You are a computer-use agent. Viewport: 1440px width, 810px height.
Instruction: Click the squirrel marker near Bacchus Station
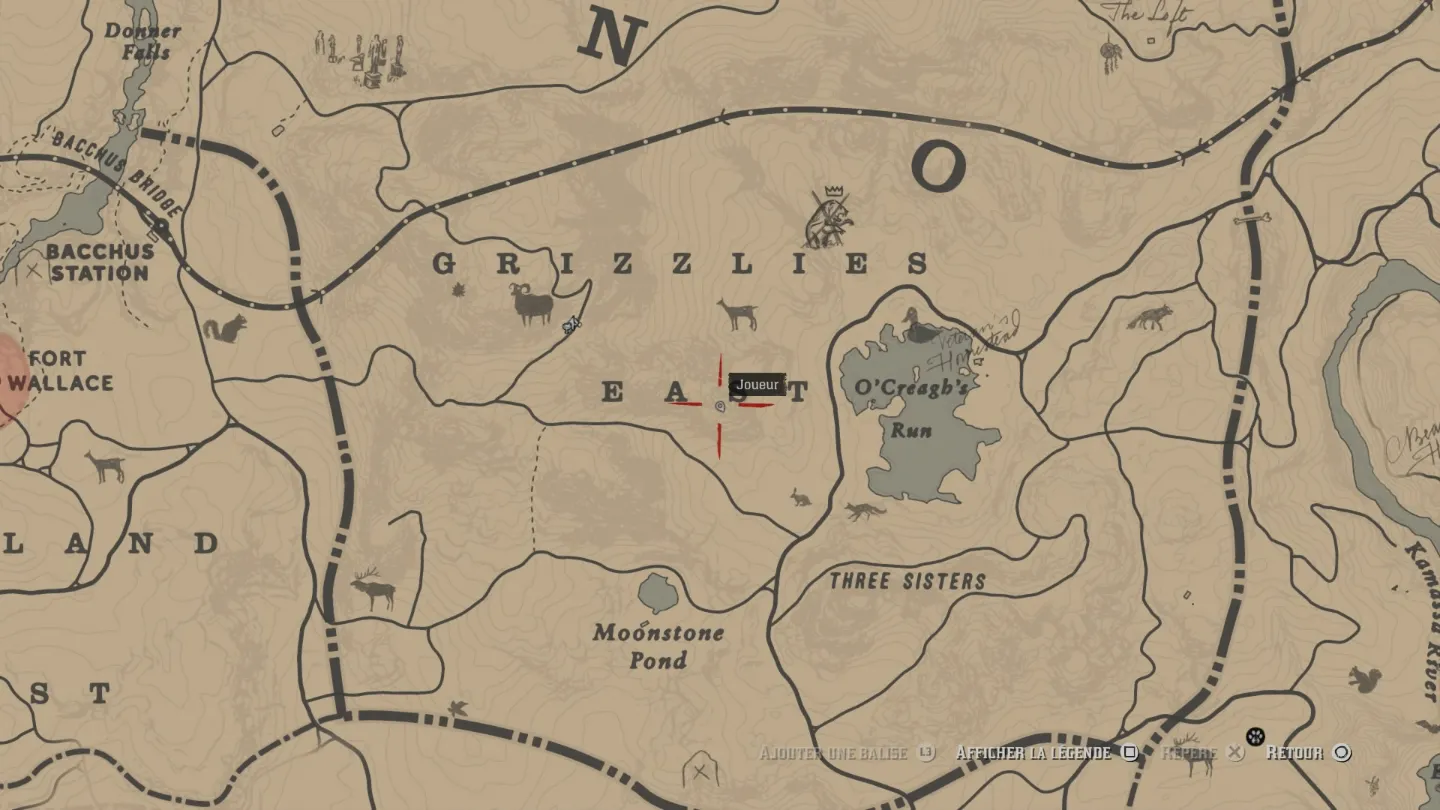[225, 329]
